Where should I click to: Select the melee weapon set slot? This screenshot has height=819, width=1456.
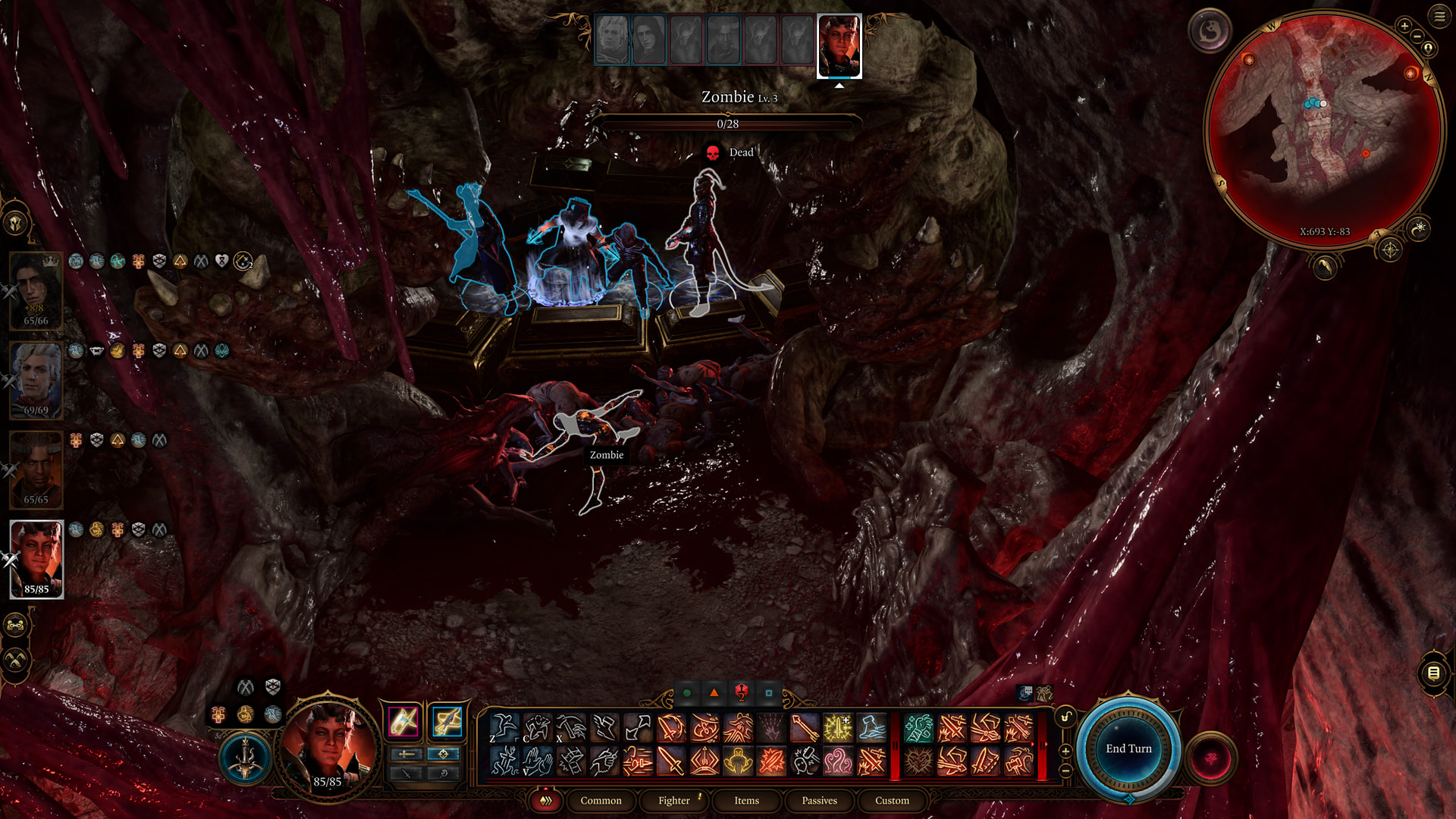click(403, 721)
